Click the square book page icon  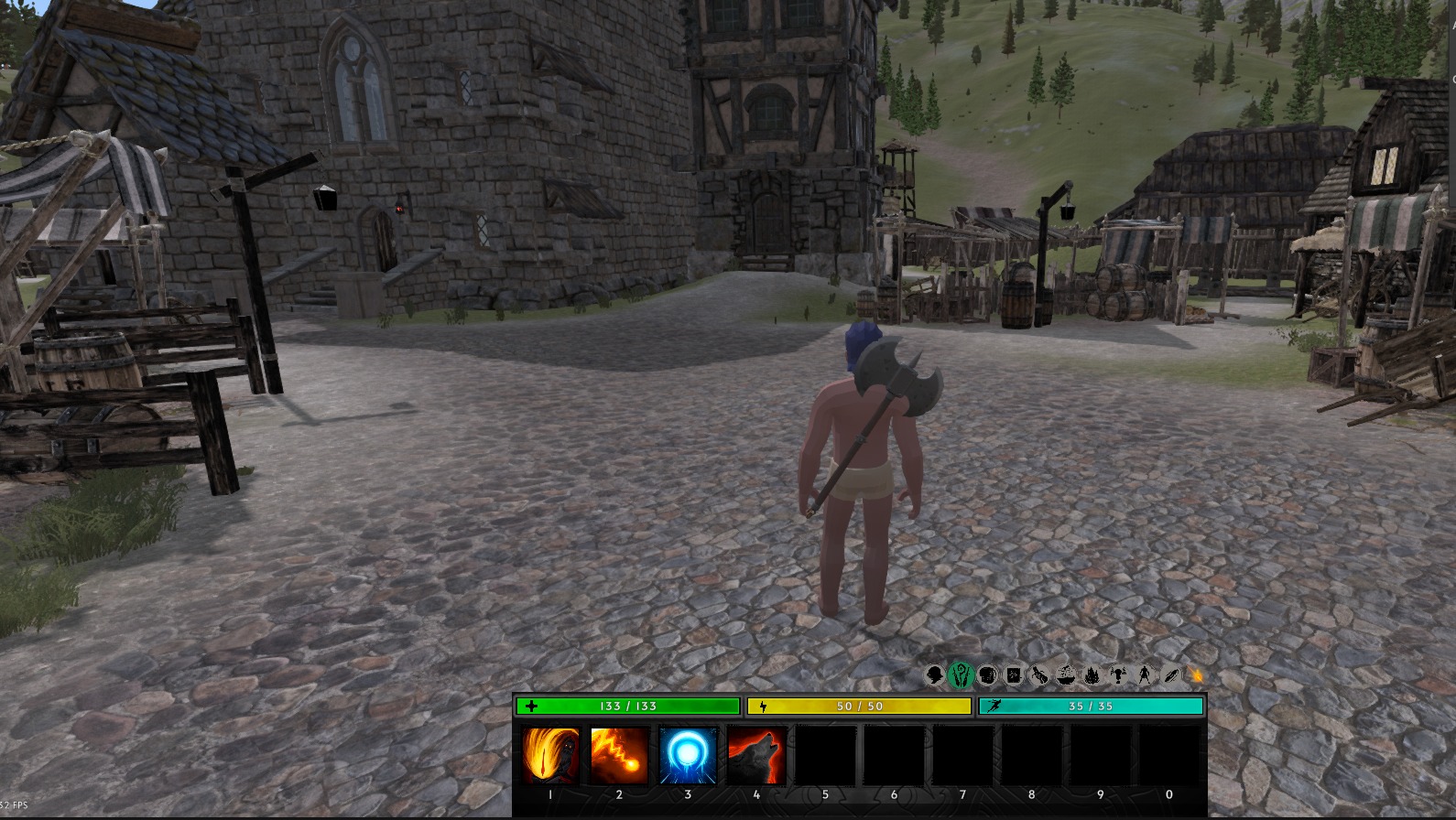[x=1014, y=675]
